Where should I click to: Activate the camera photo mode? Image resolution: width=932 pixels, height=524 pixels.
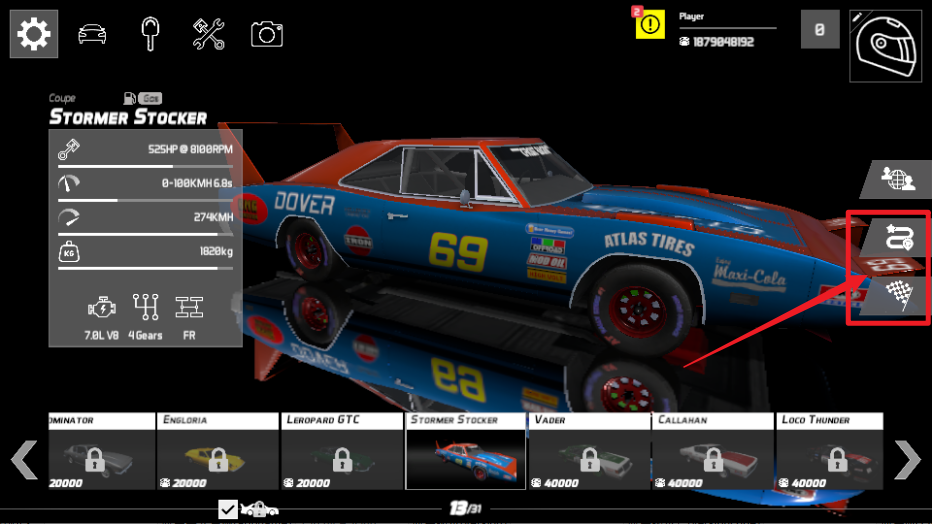266,35
